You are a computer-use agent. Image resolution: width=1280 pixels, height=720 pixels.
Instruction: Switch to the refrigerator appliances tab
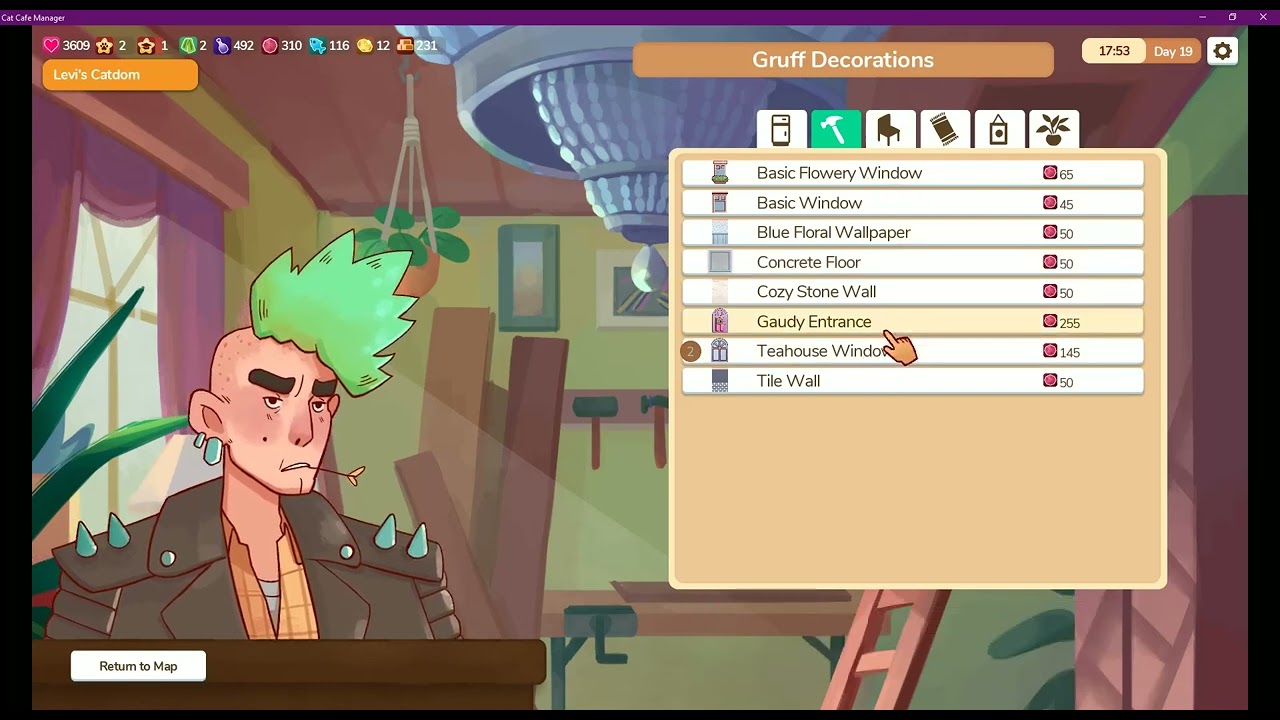781,130
